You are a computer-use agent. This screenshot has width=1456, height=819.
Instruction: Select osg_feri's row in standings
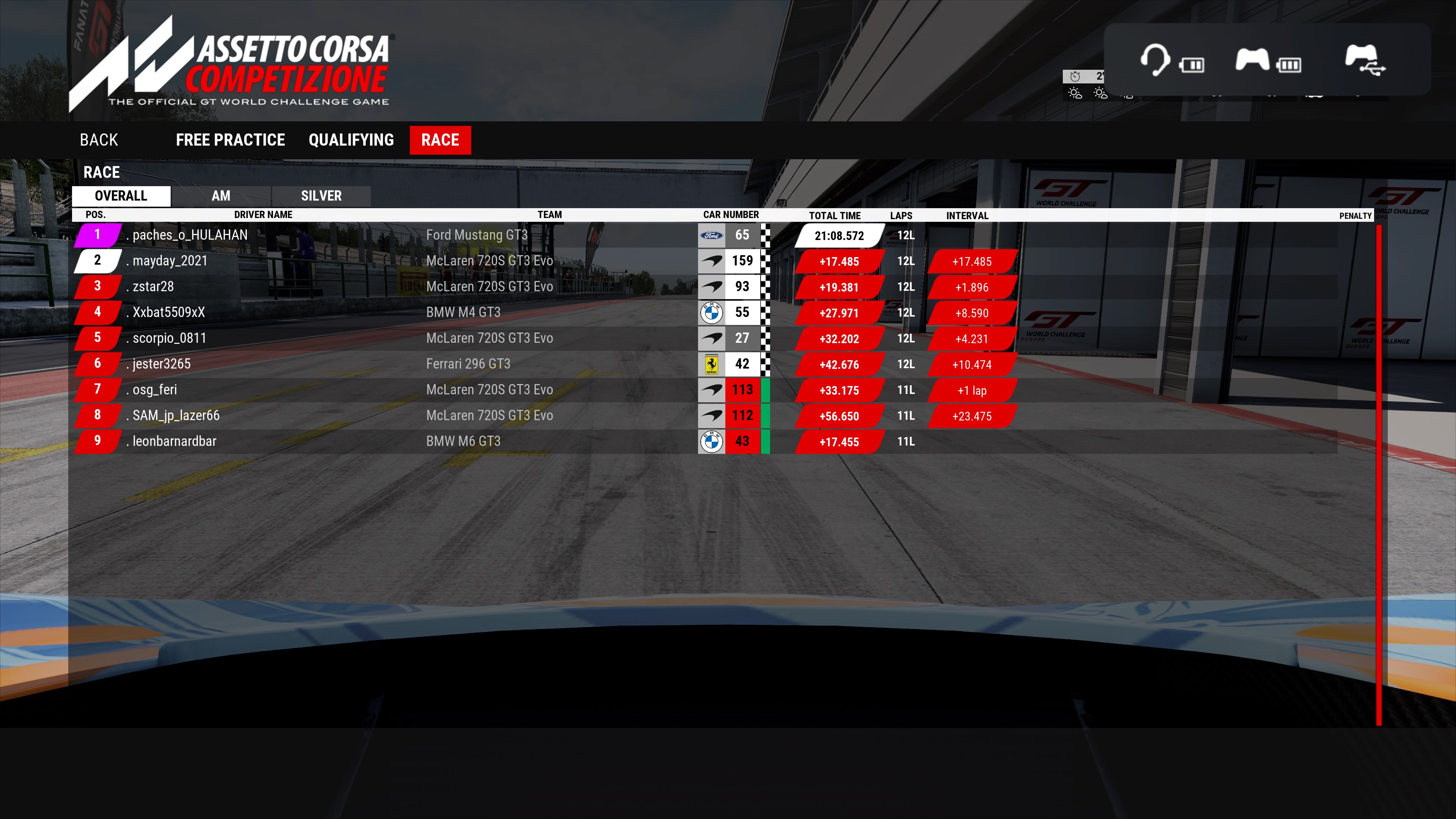pyautogui.click(x=154, y=390)
